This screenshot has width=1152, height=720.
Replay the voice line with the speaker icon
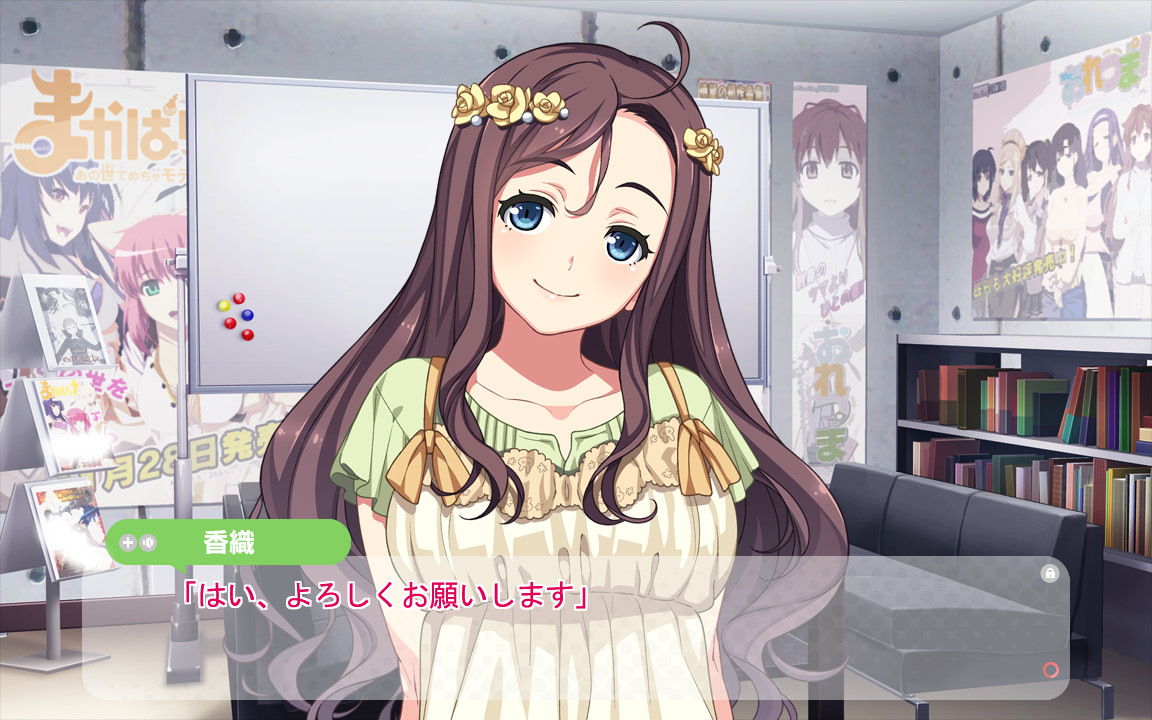coord(148,543)
